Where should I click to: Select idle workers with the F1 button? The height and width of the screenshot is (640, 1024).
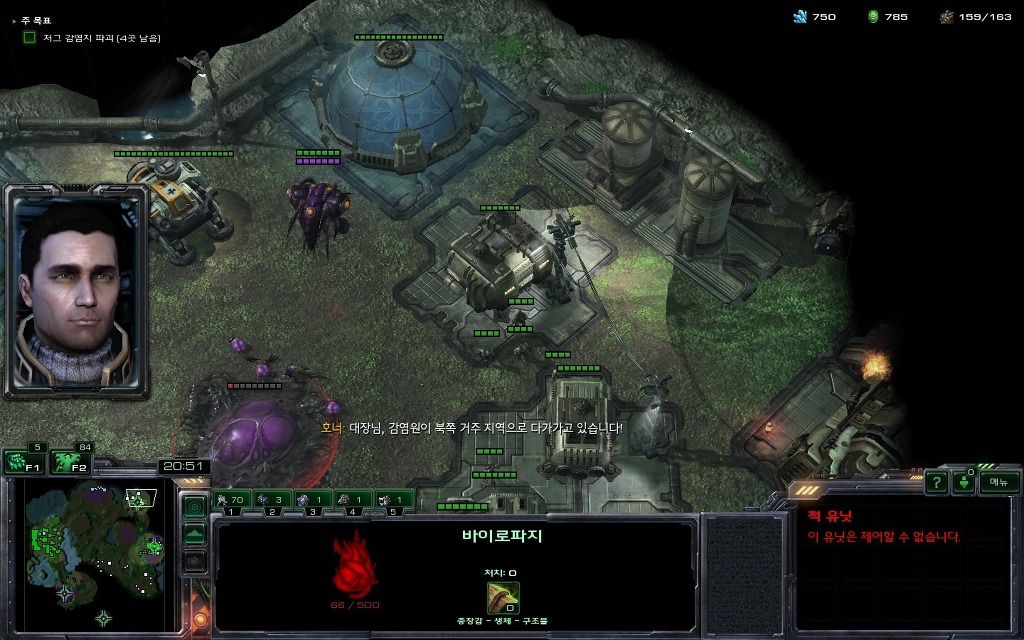(x=23, y=462)
